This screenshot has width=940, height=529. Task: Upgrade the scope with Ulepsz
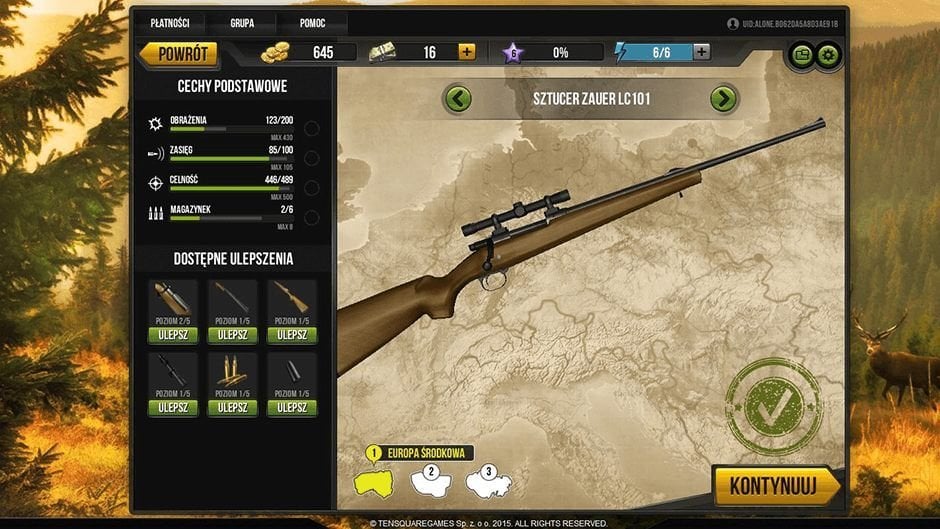172,408
